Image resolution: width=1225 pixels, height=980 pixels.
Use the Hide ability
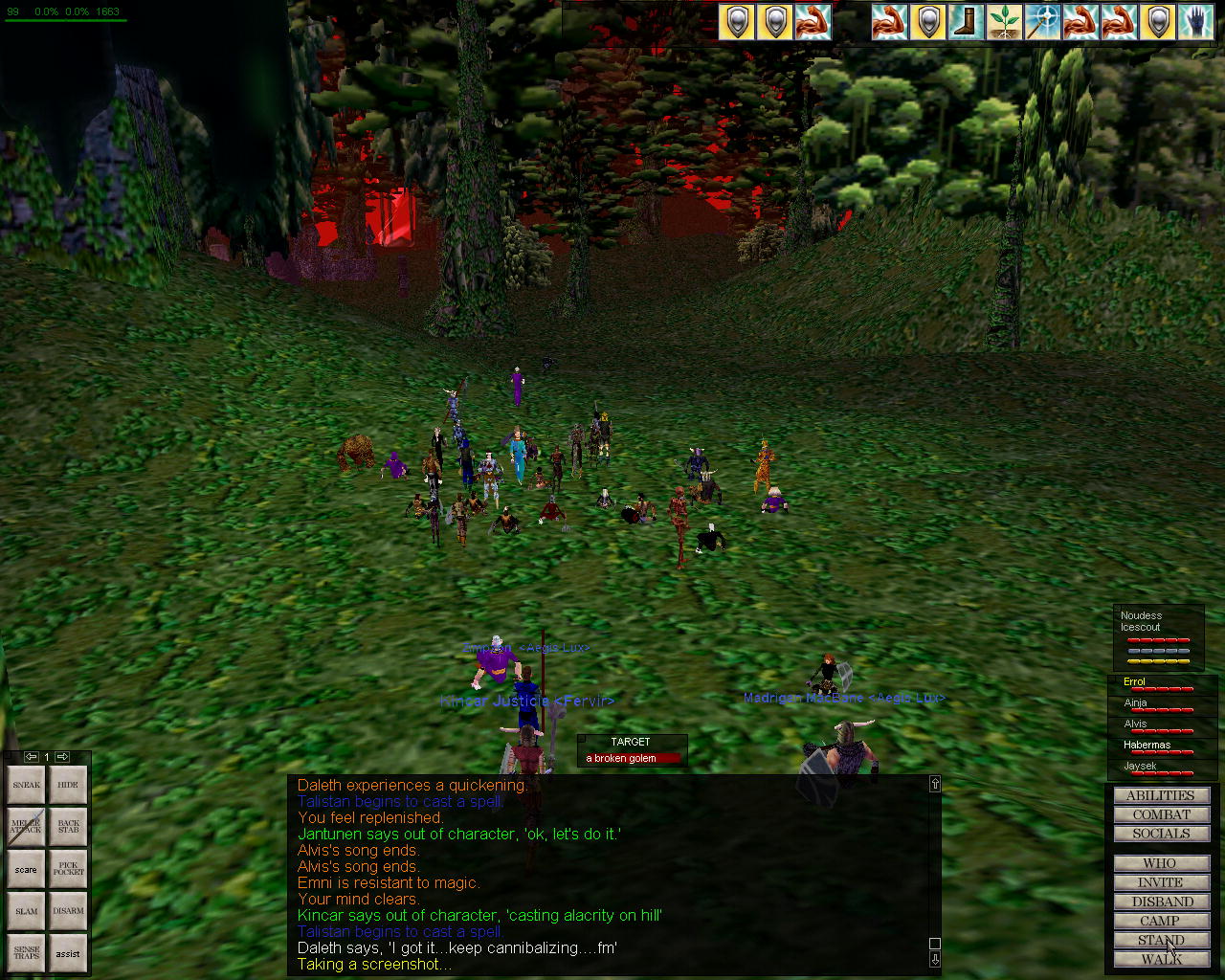pyautogui.click(x=68, y=785)
